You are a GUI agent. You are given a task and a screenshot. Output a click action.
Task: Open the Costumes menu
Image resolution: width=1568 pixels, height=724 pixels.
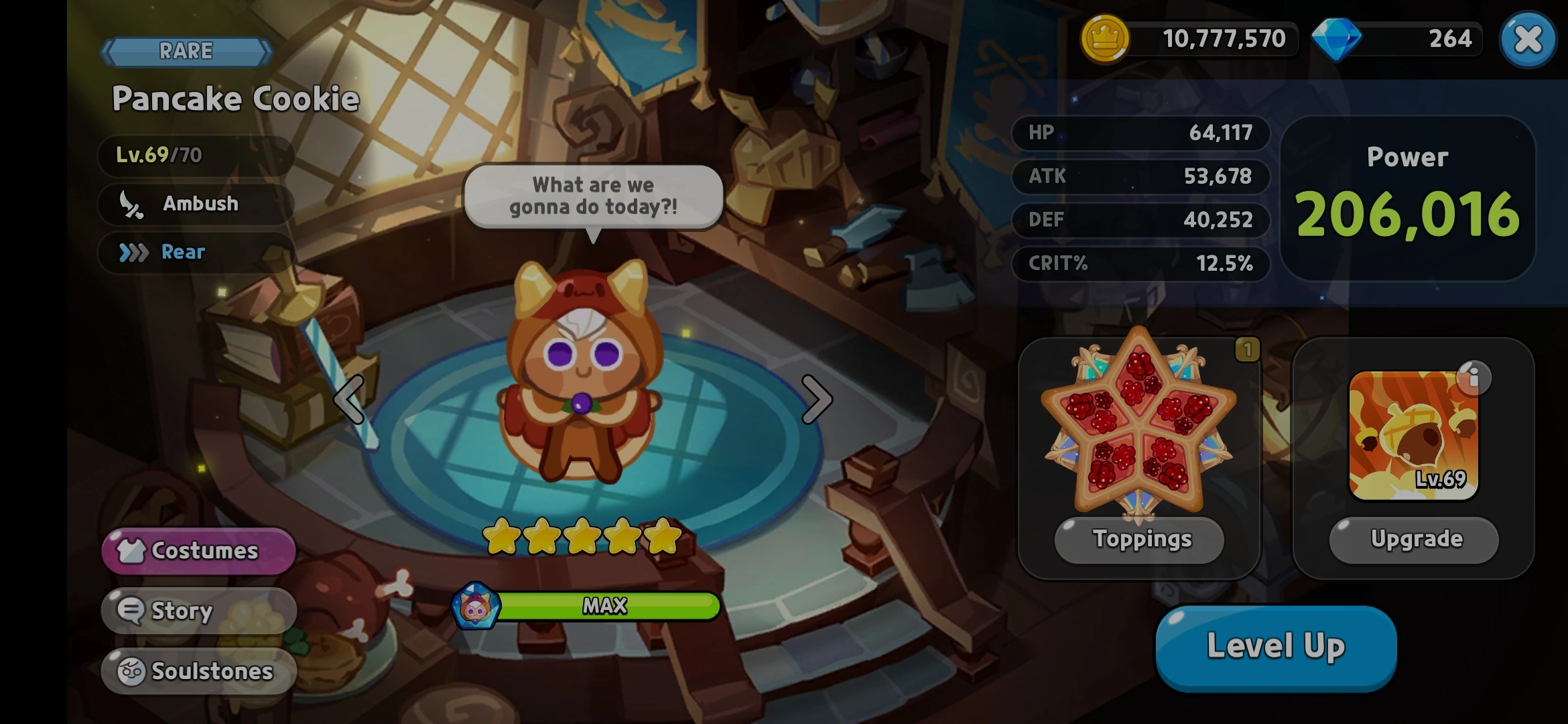pos(198,550)
